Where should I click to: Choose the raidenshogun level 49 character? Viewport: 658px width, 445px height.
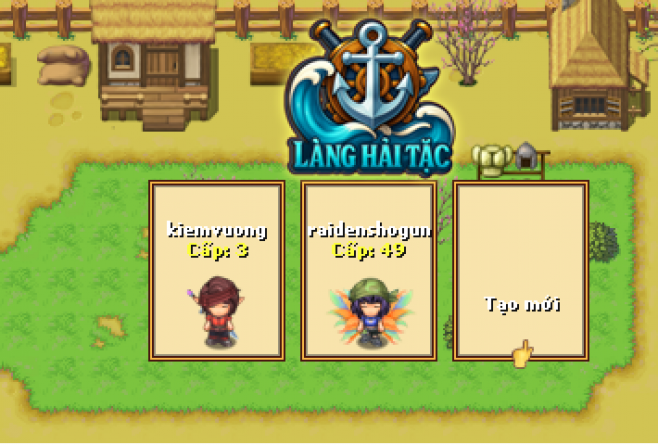coord(369,271)
